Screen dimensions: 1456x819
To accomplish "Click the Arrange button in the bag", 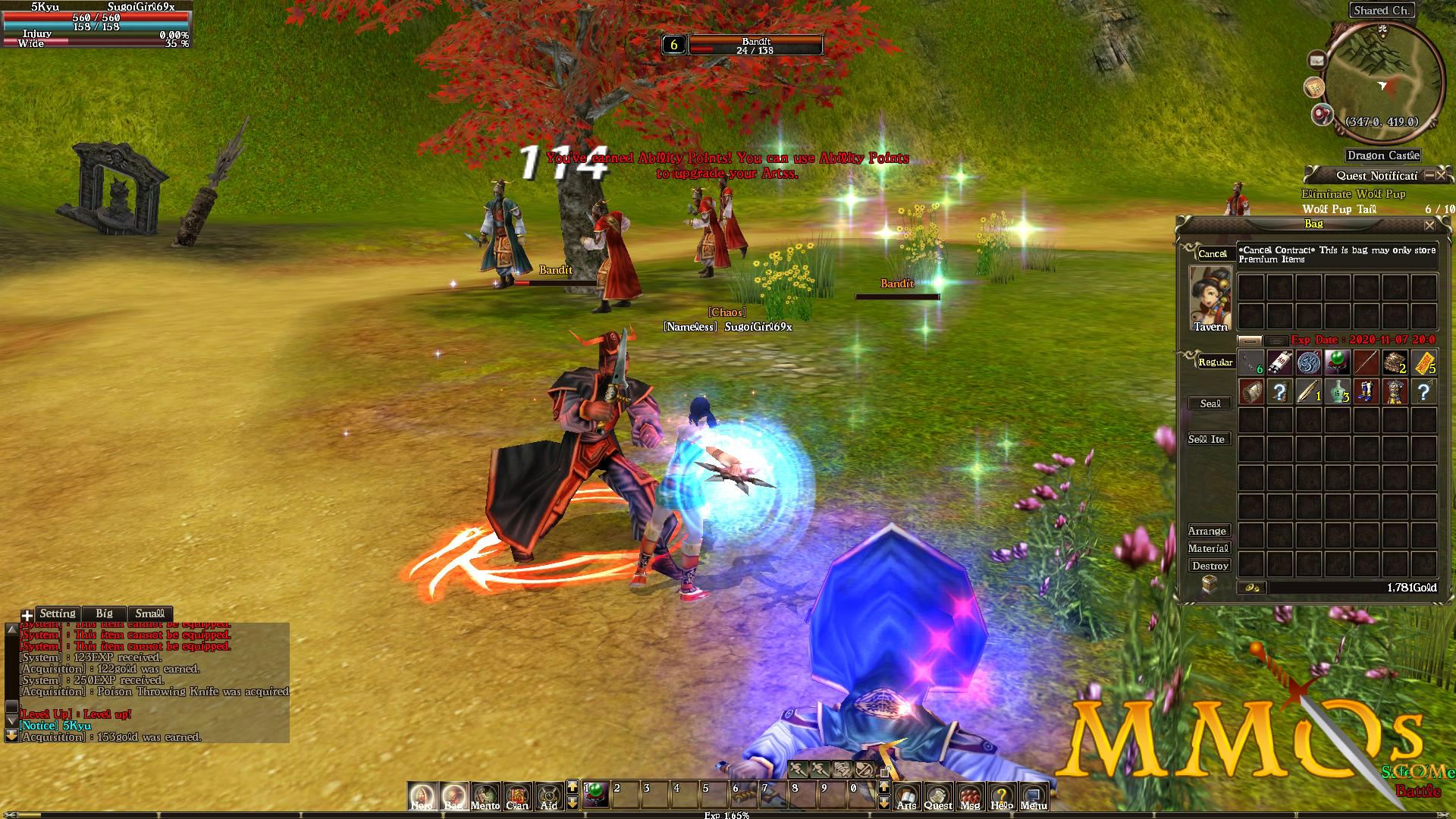I will pos(1207,531).
